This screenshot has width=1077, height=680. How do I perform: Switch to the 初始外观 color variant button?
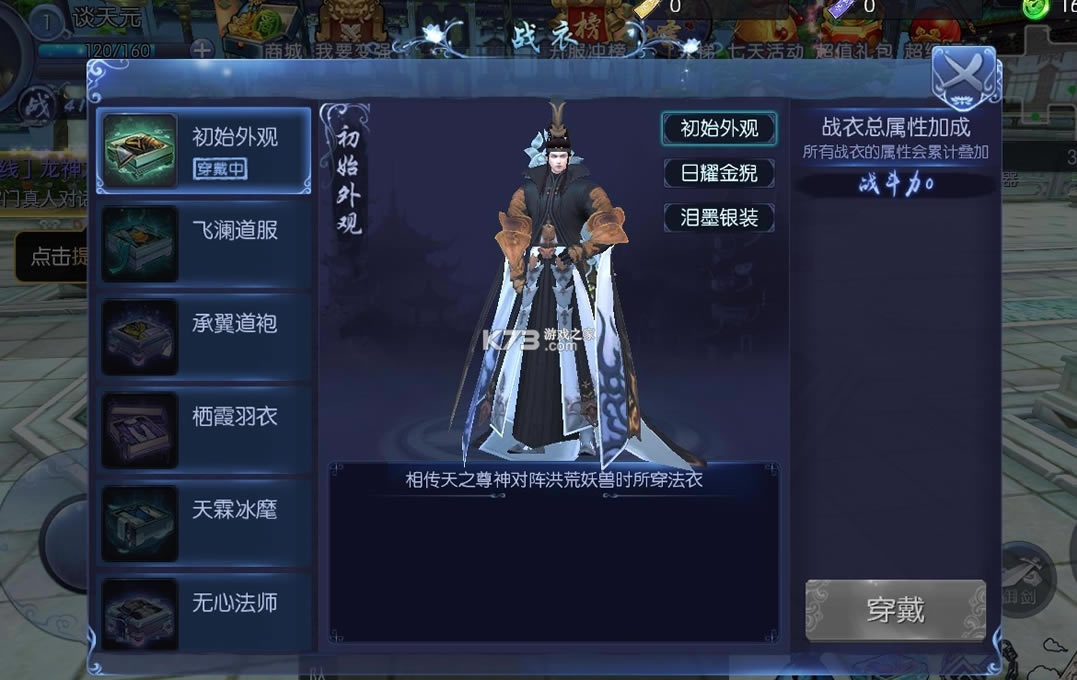tap(719, 129)
